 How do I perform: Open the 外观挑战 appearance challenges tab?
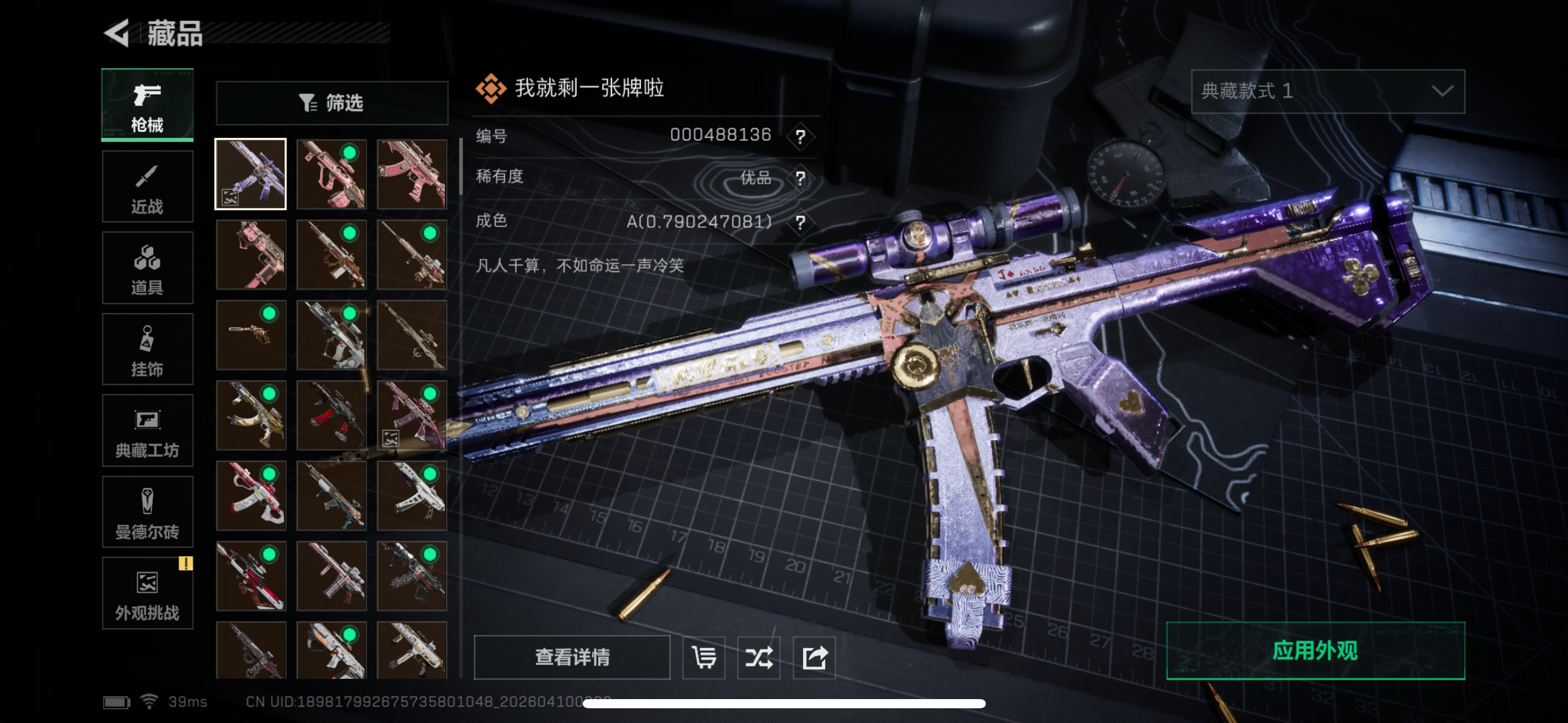point(147,593)
